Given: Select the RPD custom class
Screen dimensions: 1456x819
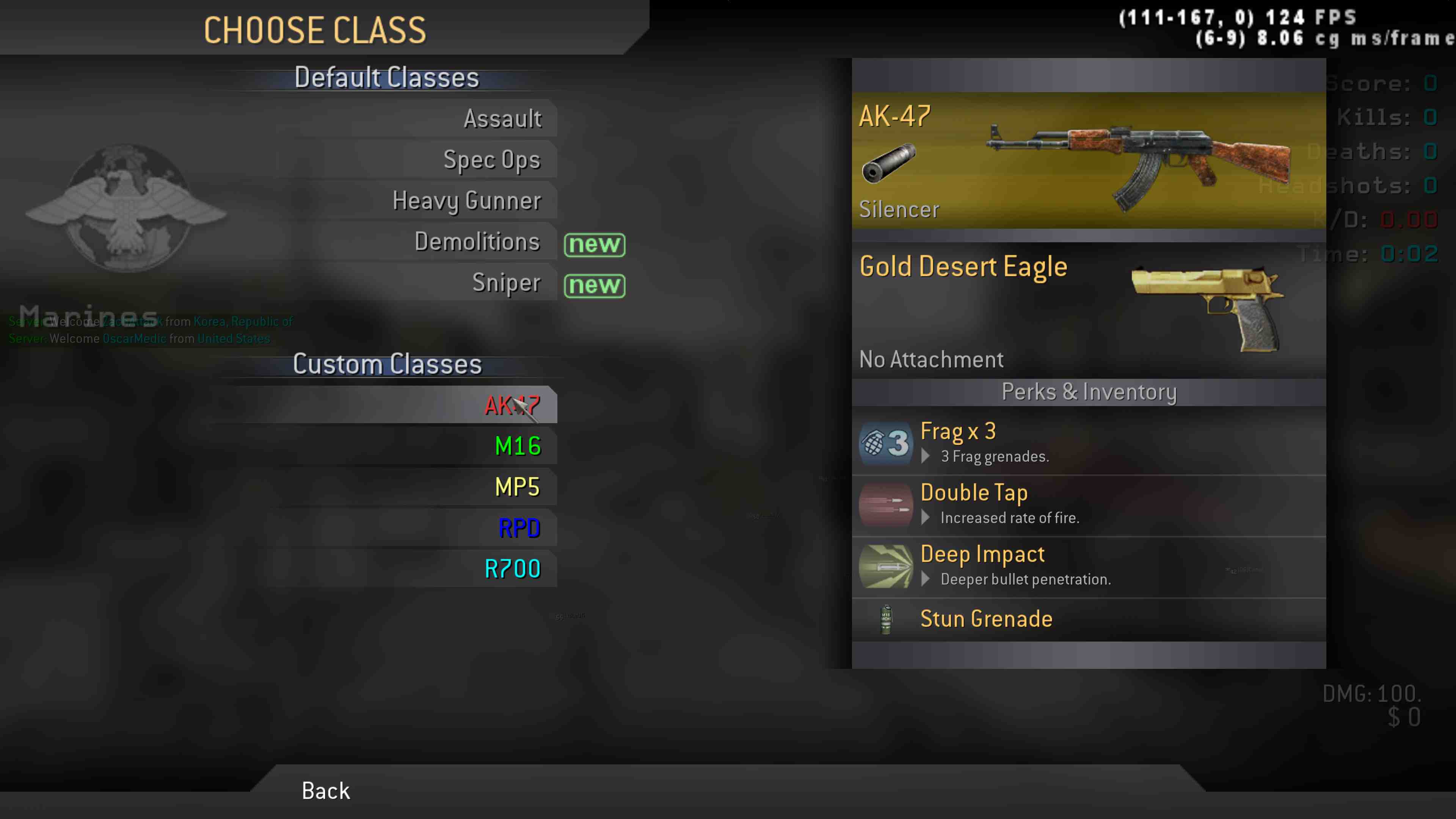Looking at the screenshot, I should (519, 528).
